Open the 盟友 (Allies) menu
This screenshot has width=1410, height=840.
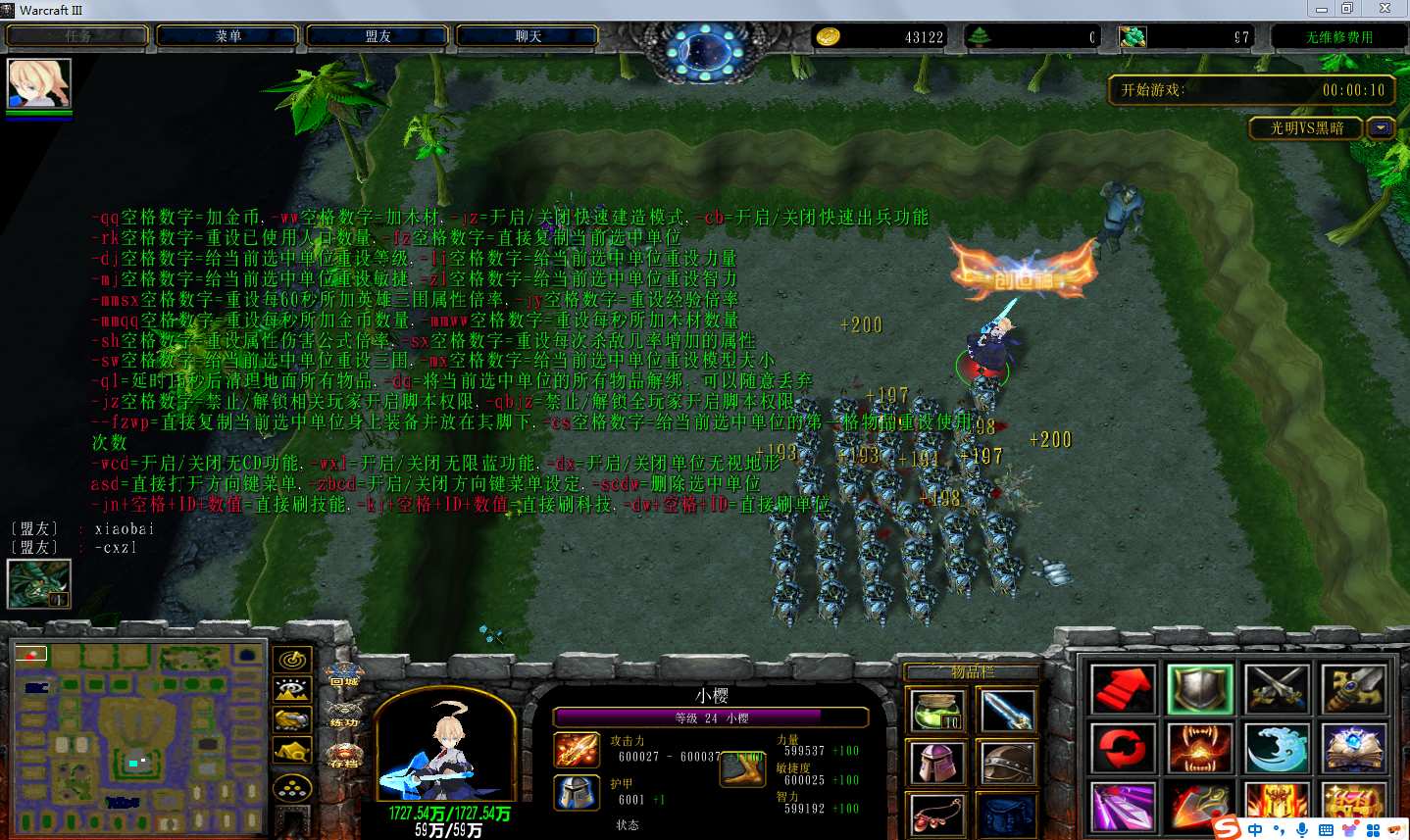click(378, 36)
